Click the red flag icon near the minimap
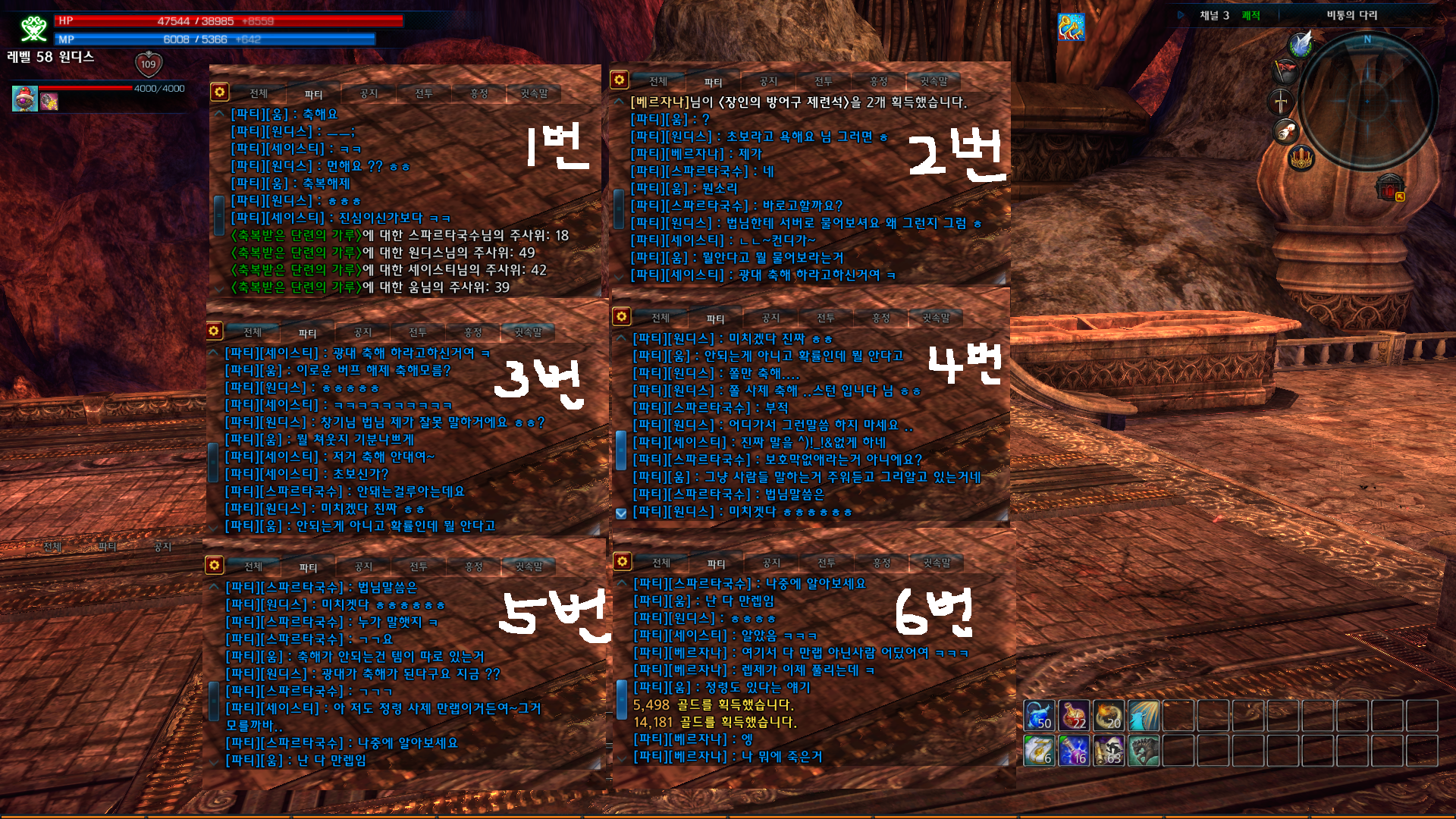1456x819 pixels. click(x=1285, y=70)
